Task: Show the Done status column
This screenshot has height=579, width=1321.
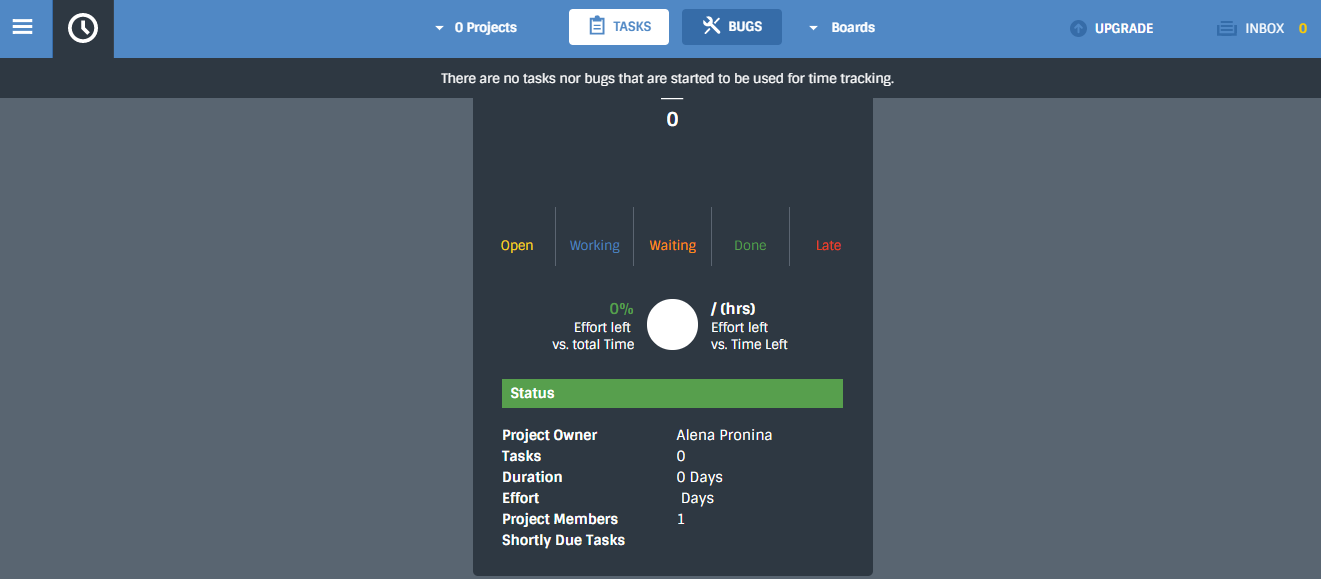Action: (750, 245)
